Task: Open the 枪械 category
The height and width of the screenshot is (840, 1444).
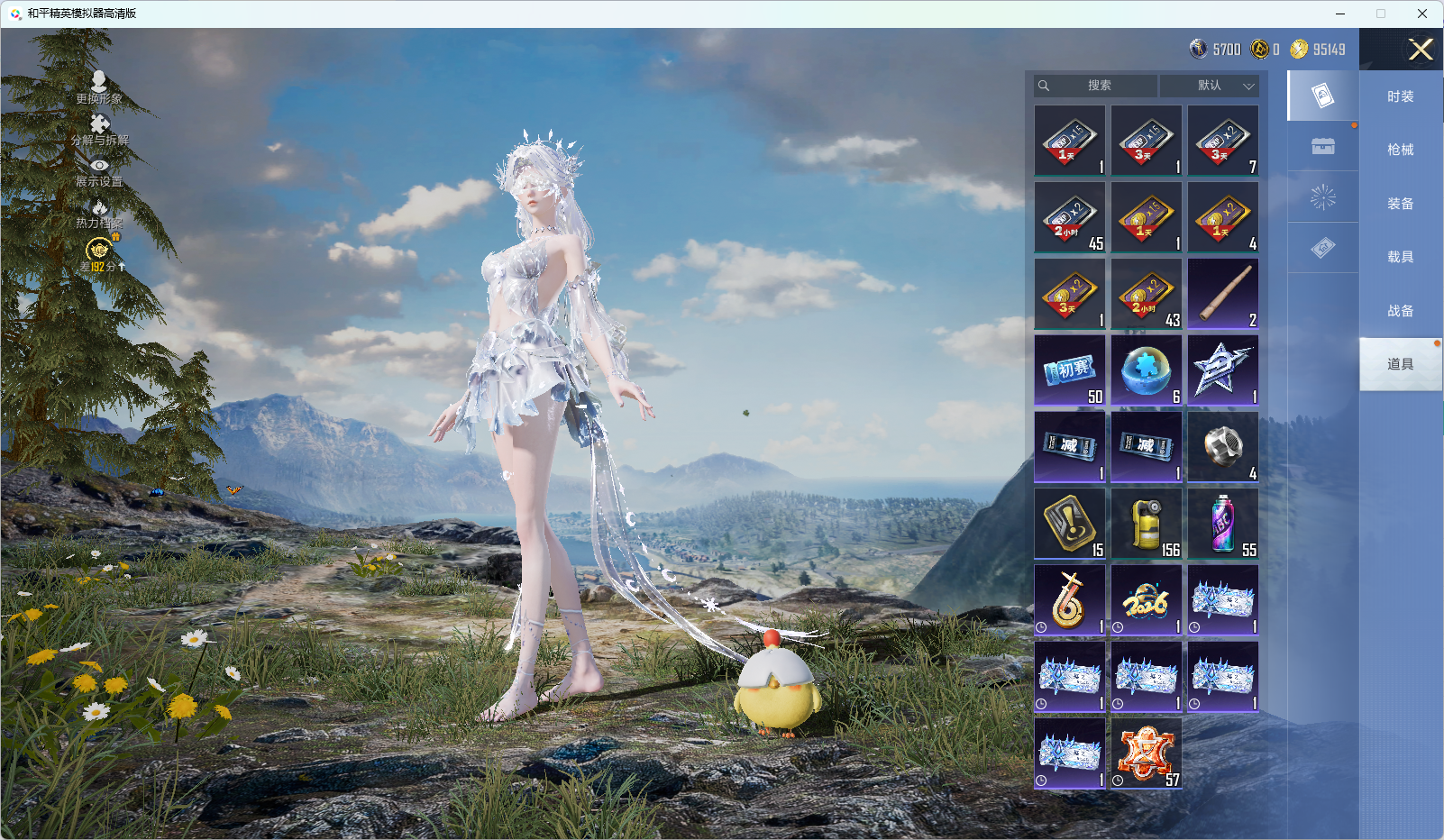Action: [1400, 150]
